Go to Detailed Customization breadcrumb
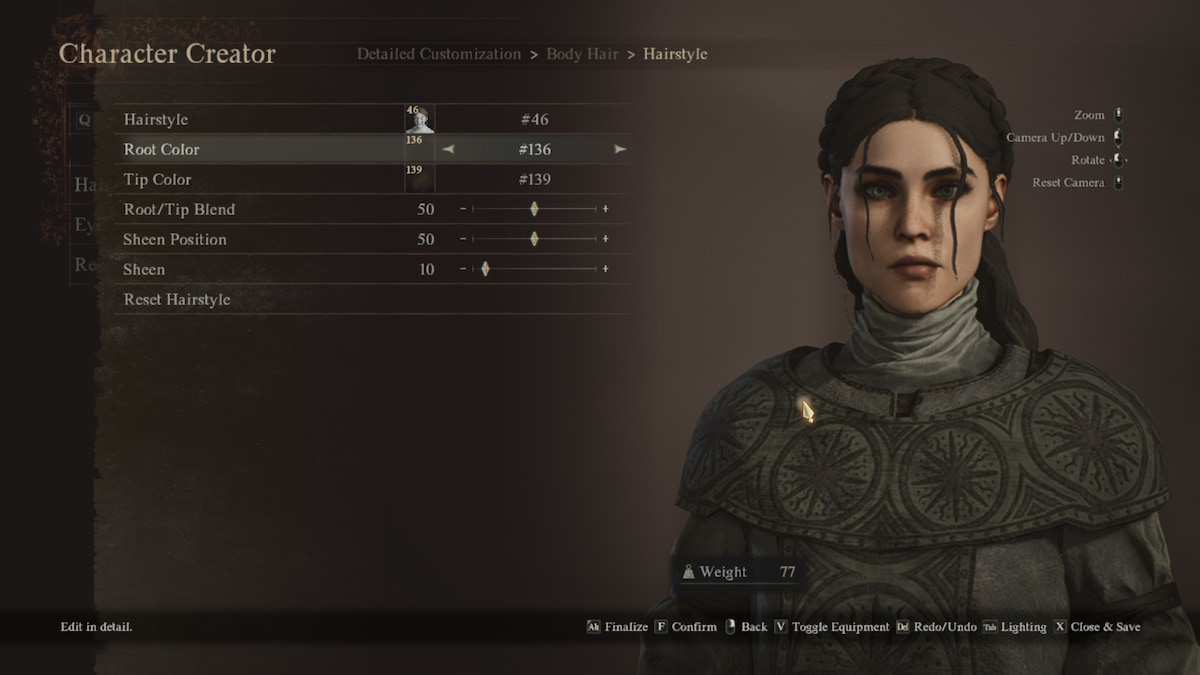The width and height of the screenshot is (1200, 675). click(438, 54)
